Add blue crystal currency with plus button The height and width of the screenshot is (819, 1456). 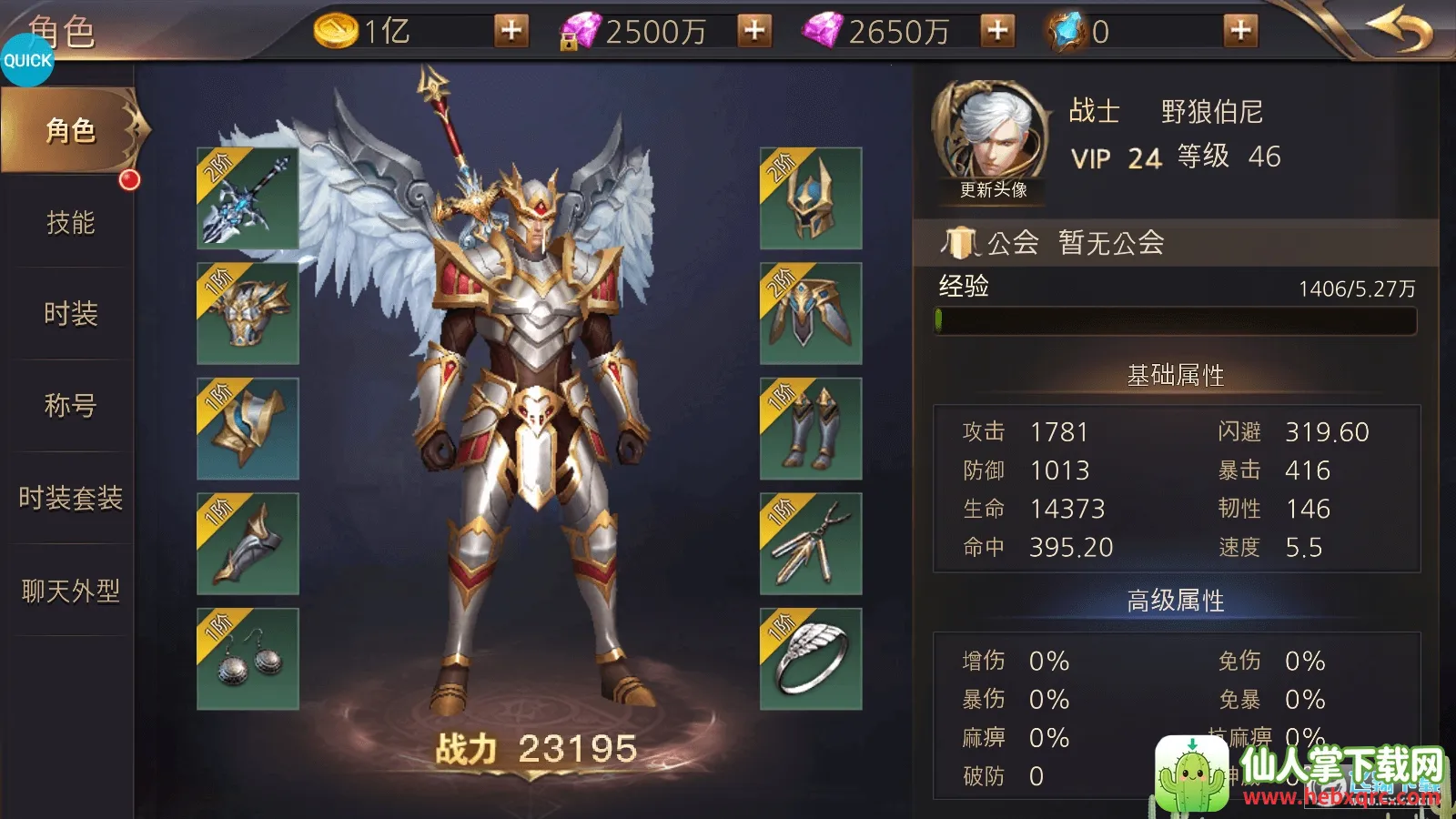1240,31
